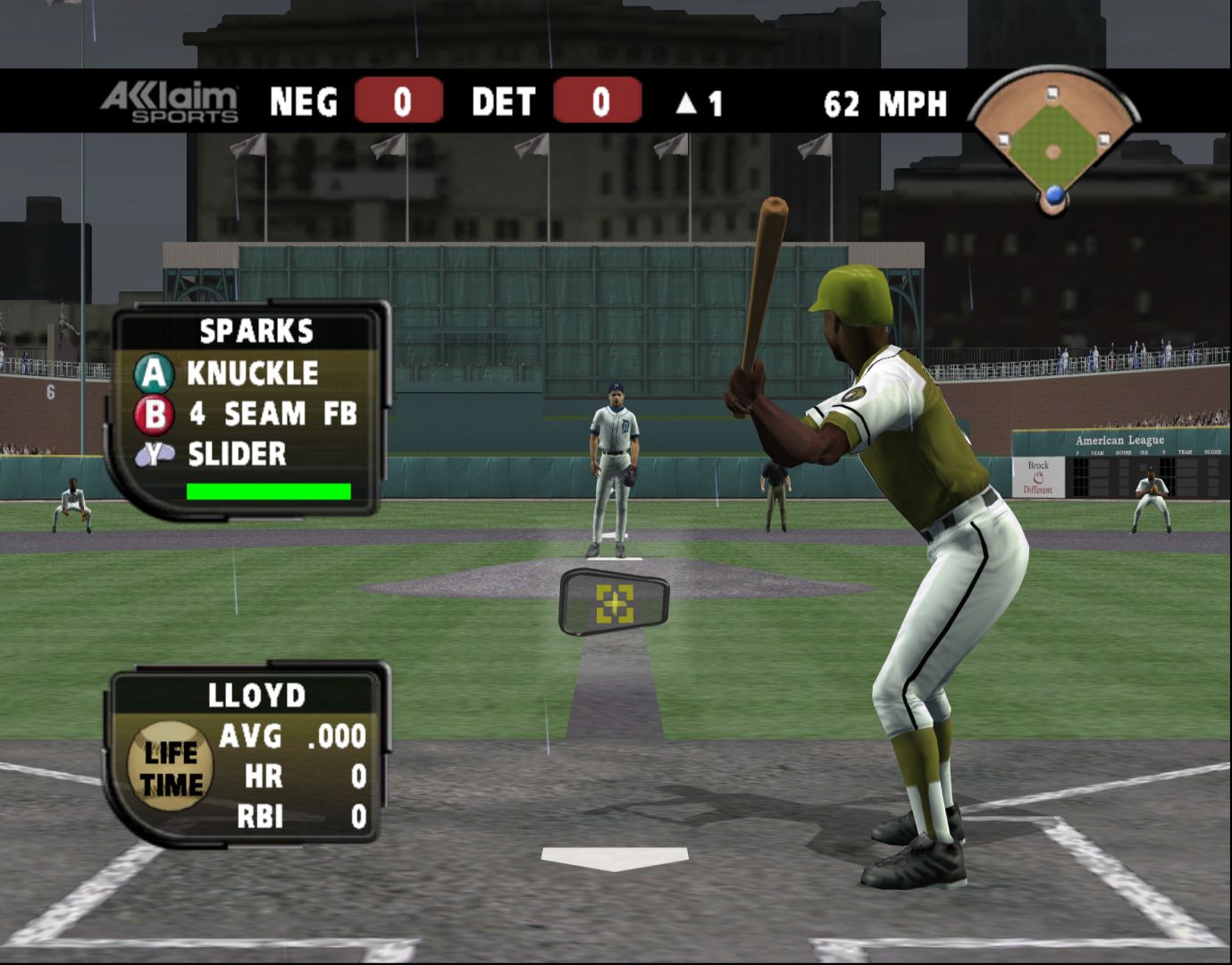Select the Knuckle pitch option
The image size is (1232, 965).
pos(251,373)
